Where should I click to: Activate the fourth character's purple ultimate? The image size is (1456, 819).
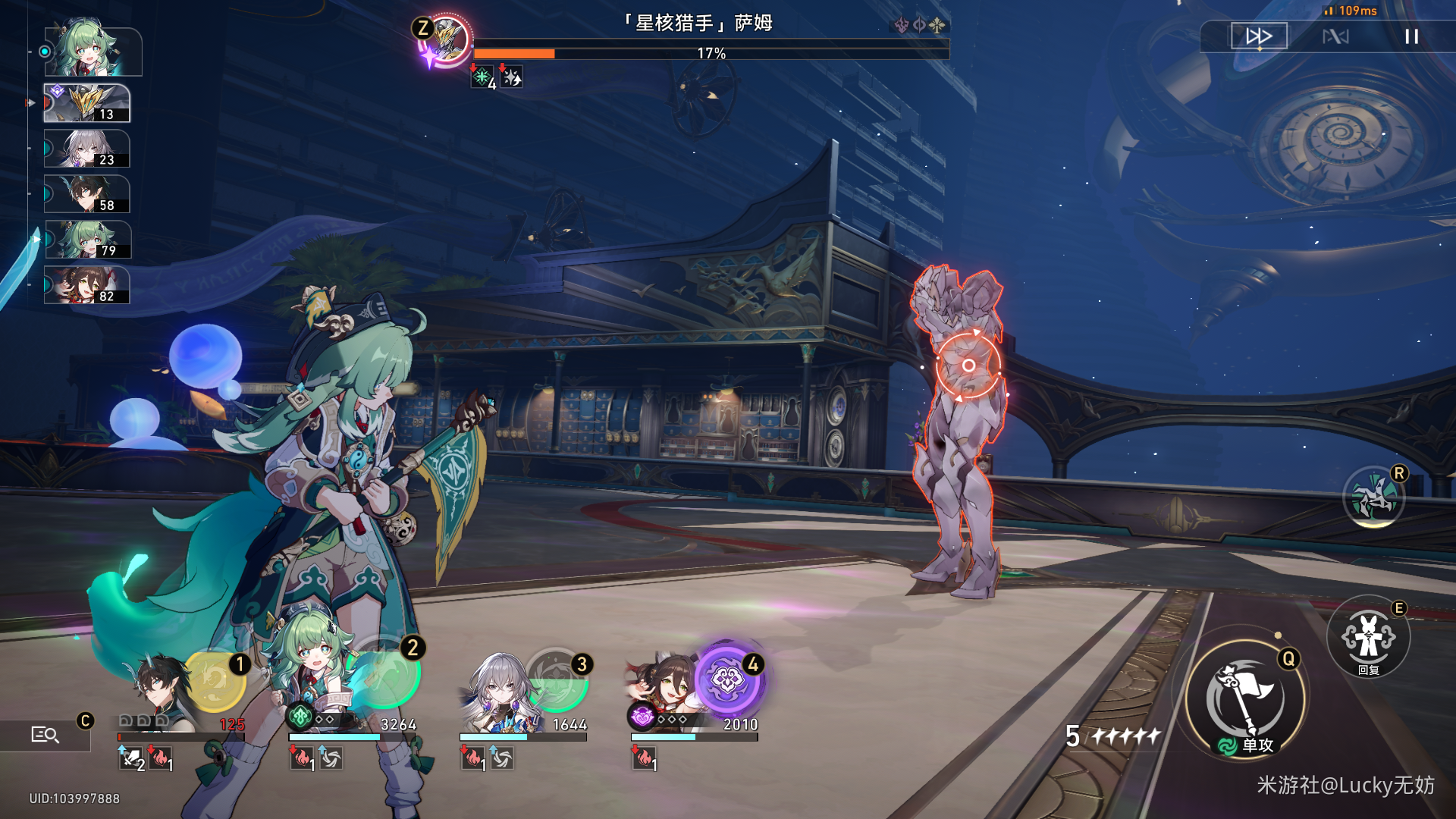point(728,679)
